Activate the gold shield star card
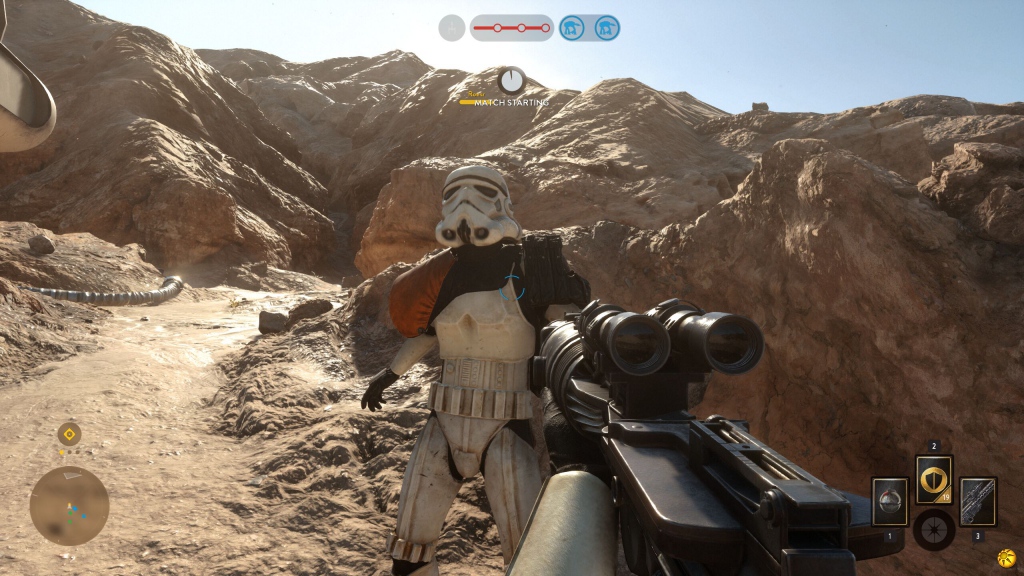The width and height of the screenshot is (1024, 576). (934, 480)
